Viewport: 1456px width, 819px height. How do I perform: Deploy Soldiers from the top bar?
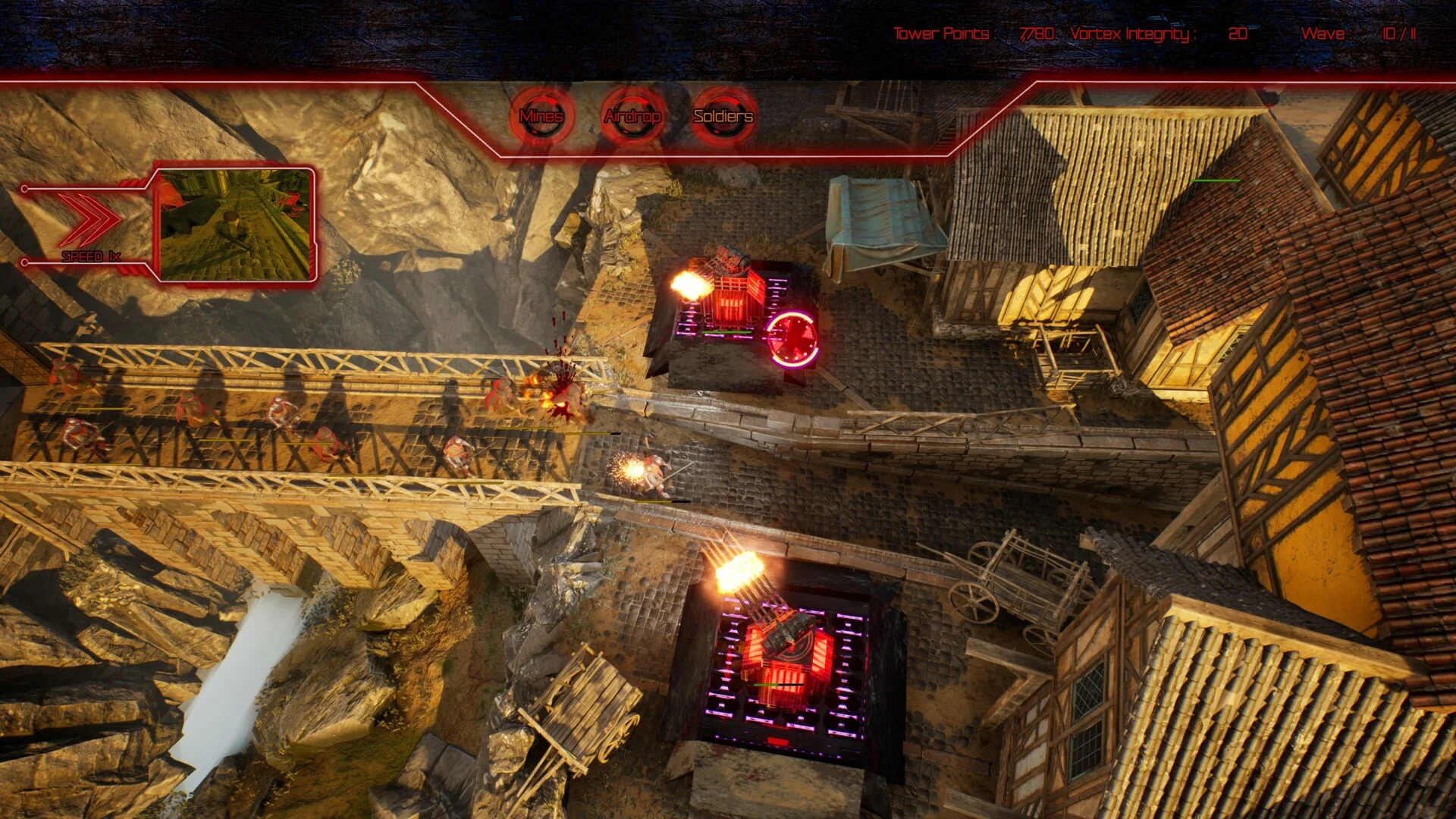[x=723, y=116]
